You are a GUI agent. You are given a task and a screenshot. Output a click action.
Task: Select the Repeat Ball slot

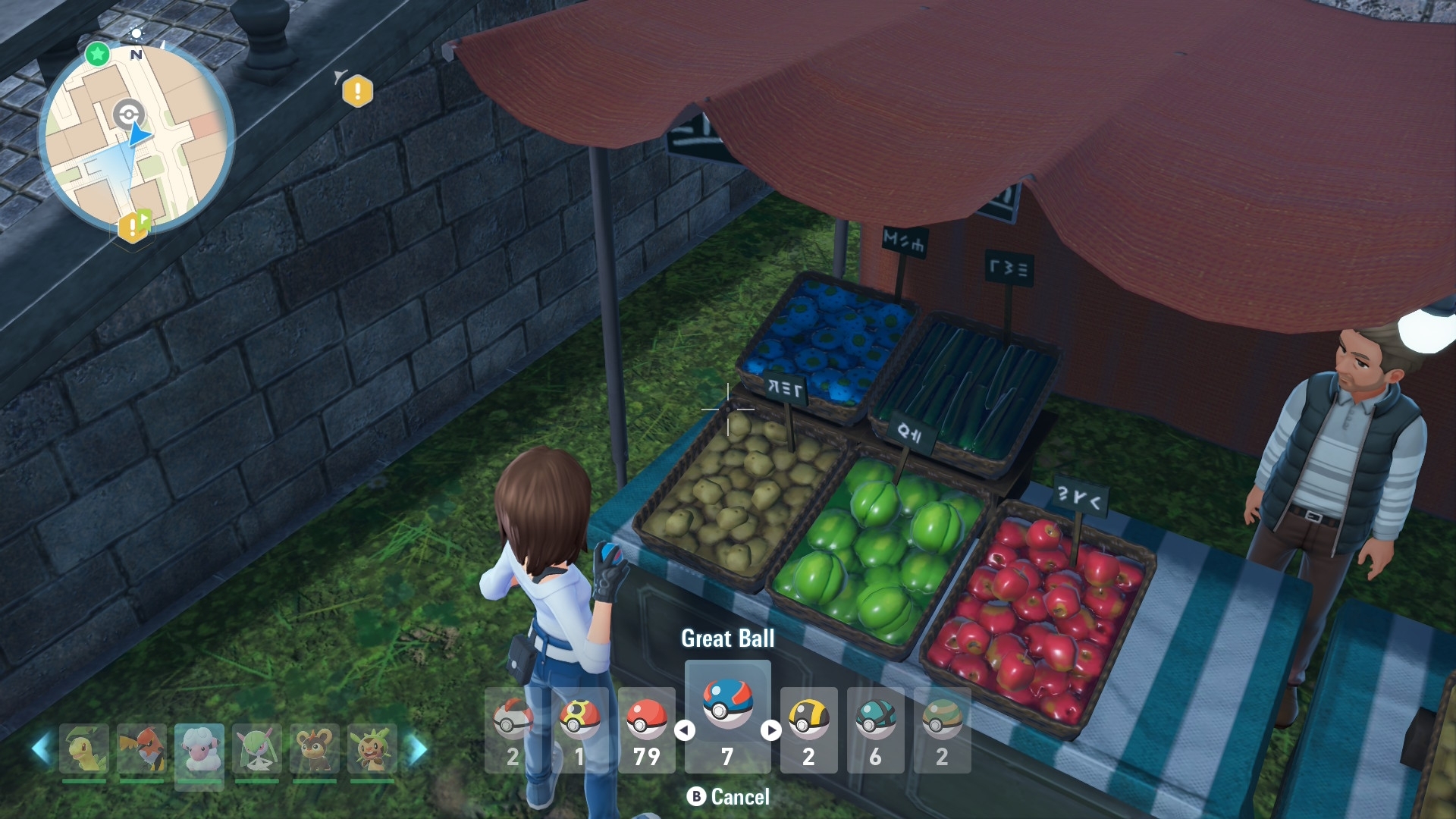pos(579,730)
